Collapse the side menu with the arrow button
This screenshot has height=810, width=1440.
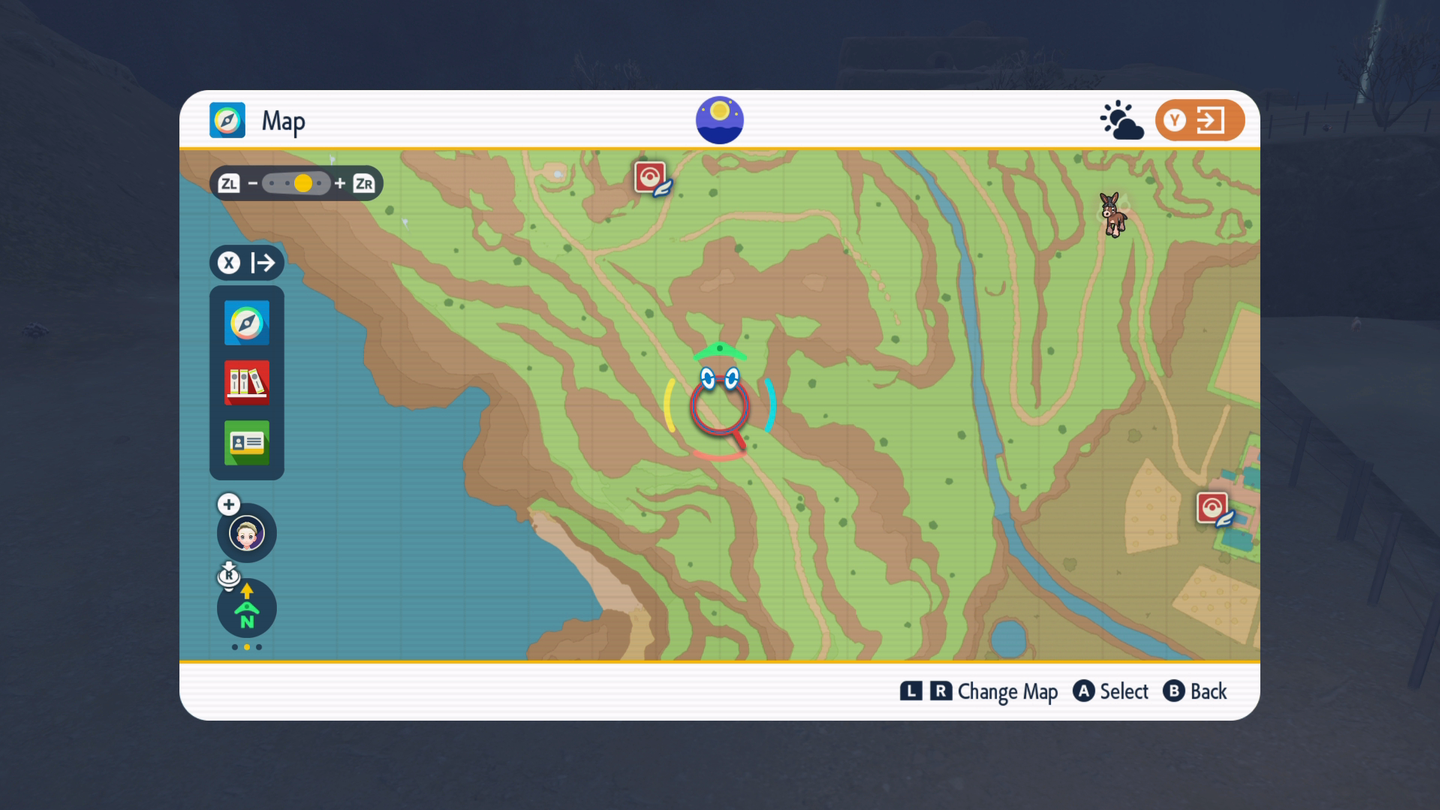247,263
